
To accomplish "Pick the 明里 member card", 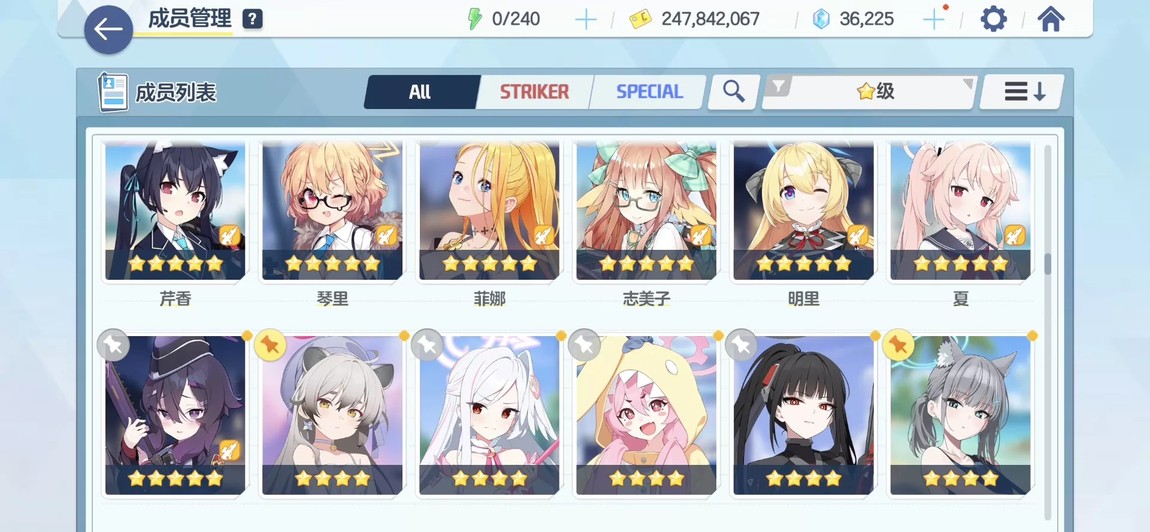I will (x=803, y=212).
